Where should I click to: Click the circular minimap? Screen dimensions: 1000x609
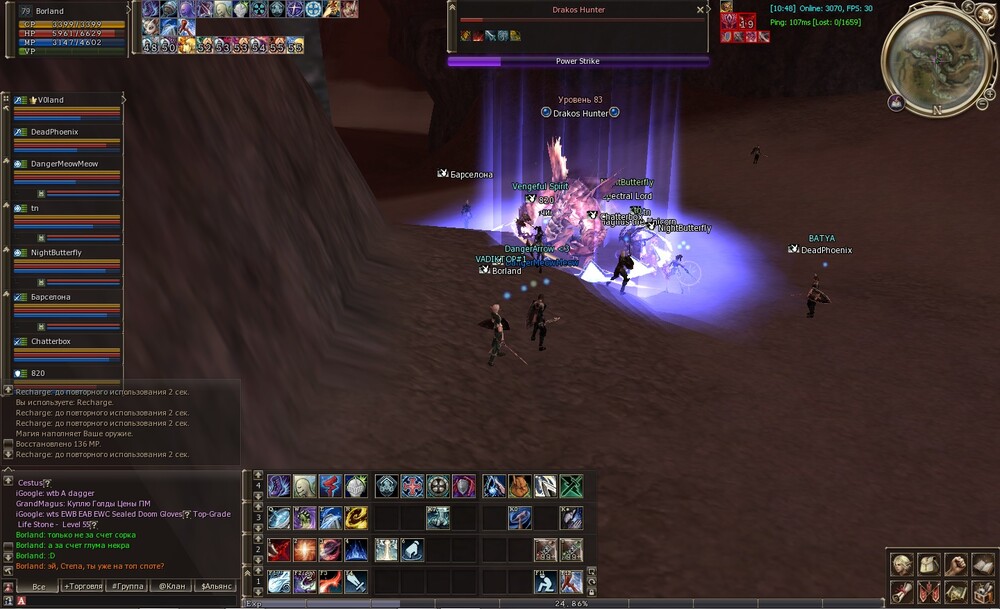pyautogui.click(x=935, y=60)
